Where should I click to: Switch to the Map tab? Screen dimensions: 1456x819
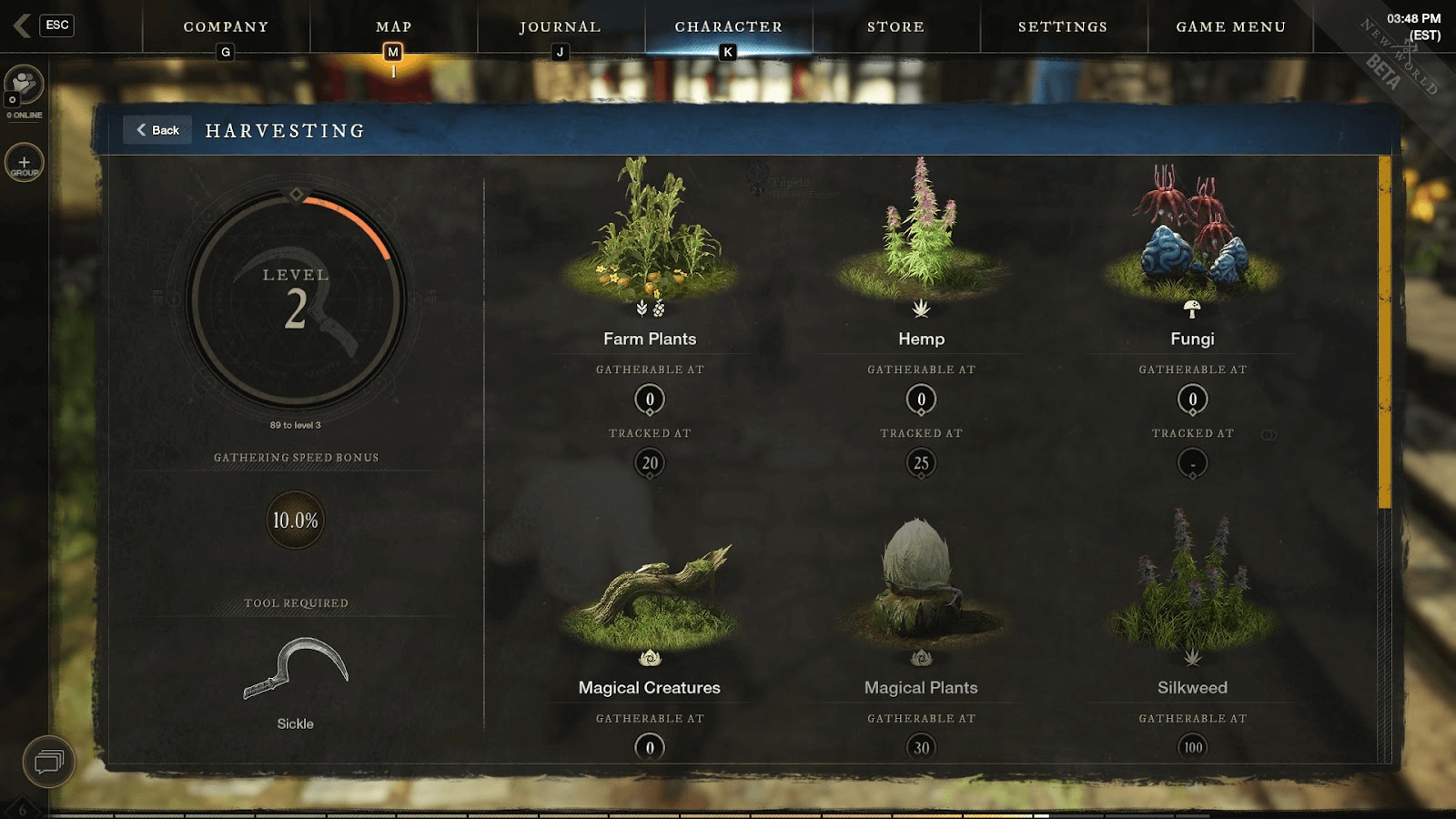393,27
